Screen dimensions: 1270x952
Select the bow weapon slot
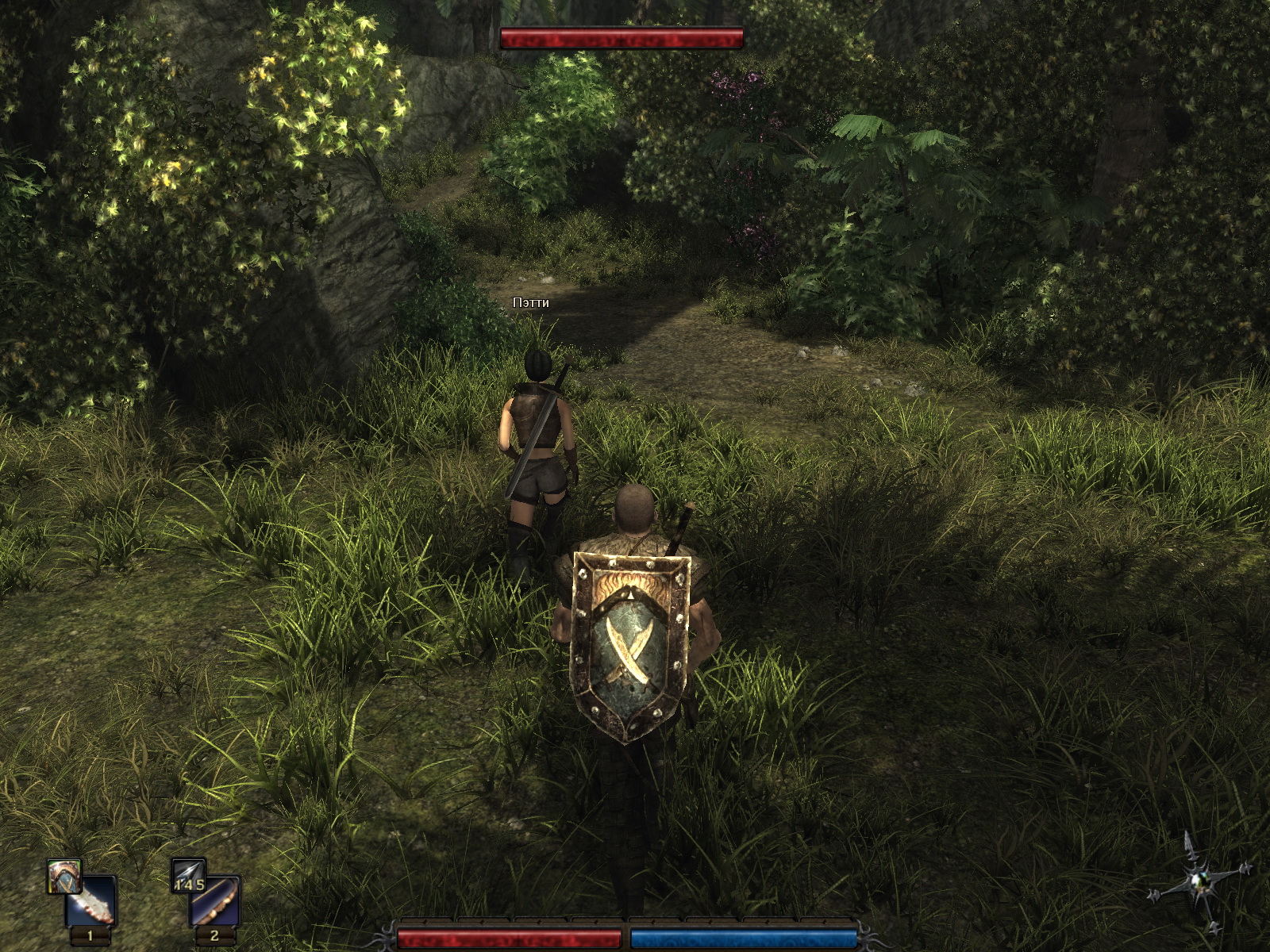pos(215,902)
